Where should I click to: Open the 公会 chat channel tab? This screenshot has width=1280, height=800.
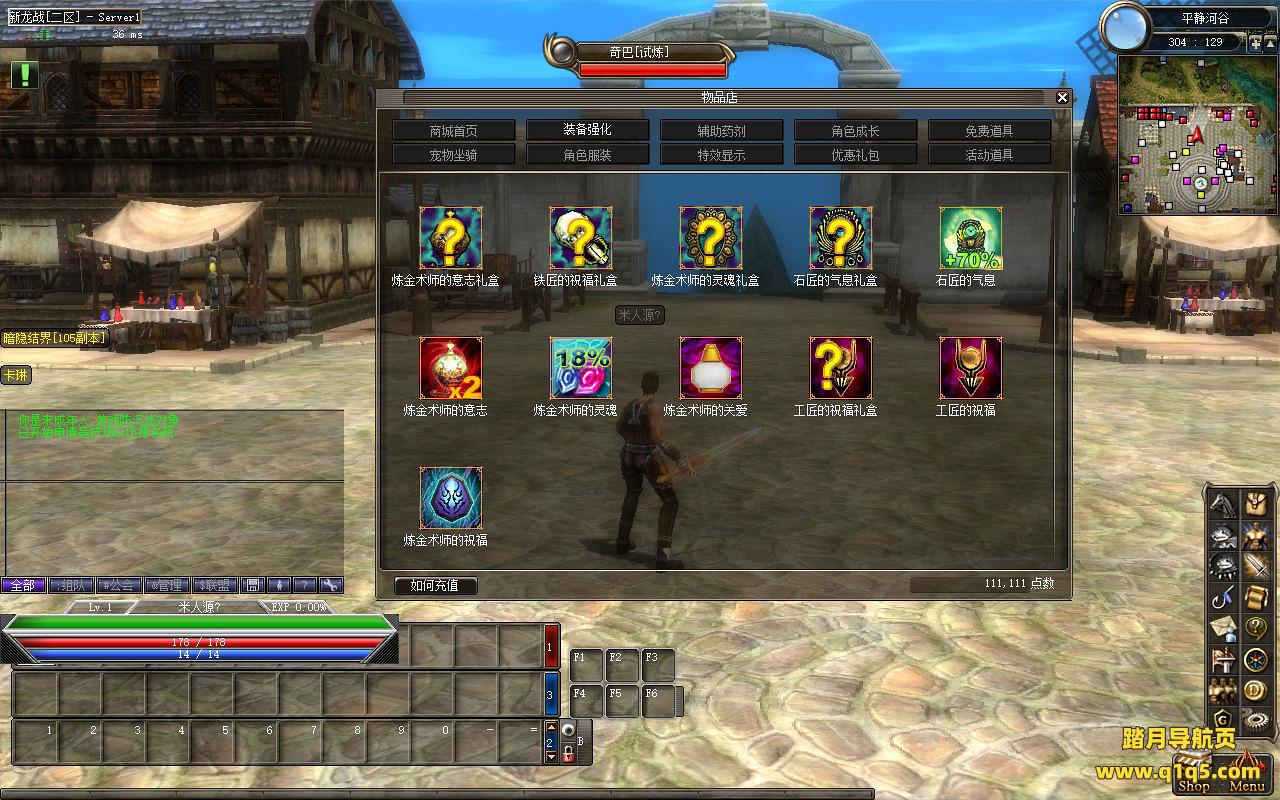(x=120, y=585)
